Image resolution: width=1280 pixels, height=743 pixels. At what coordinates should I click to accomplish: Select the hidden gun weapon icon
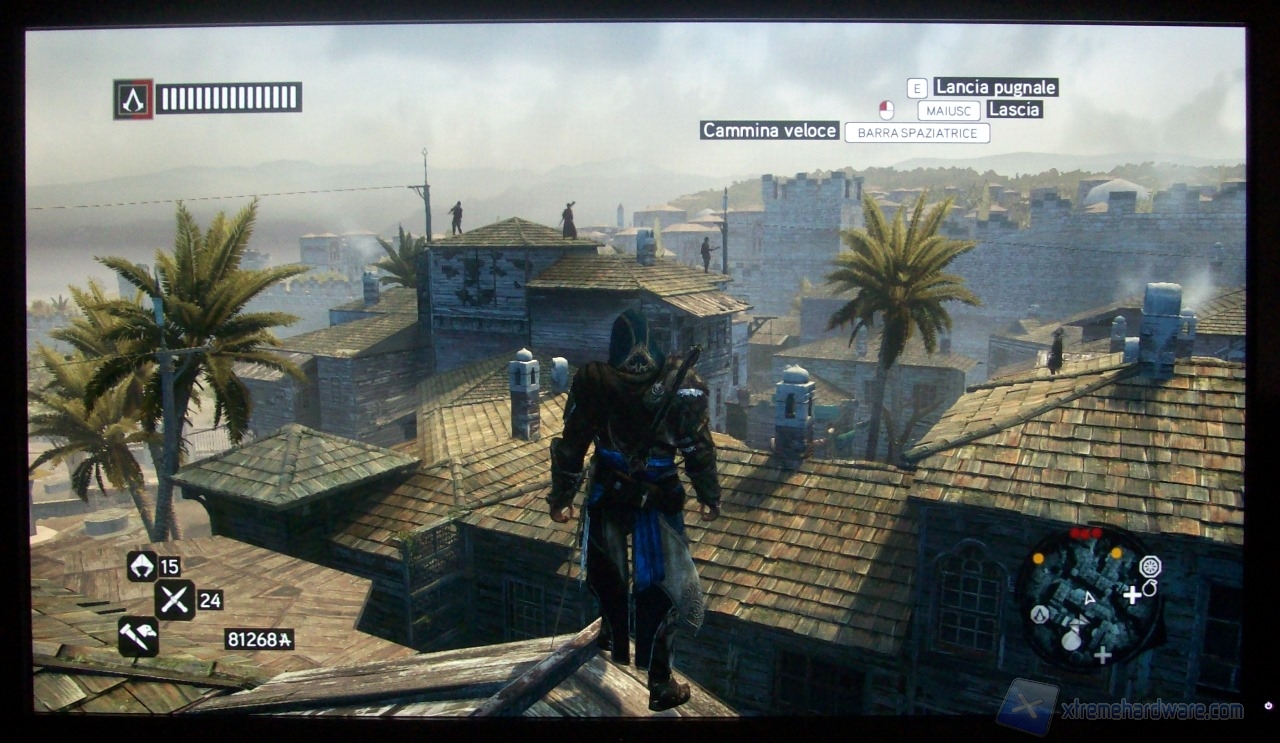[138, 636]
